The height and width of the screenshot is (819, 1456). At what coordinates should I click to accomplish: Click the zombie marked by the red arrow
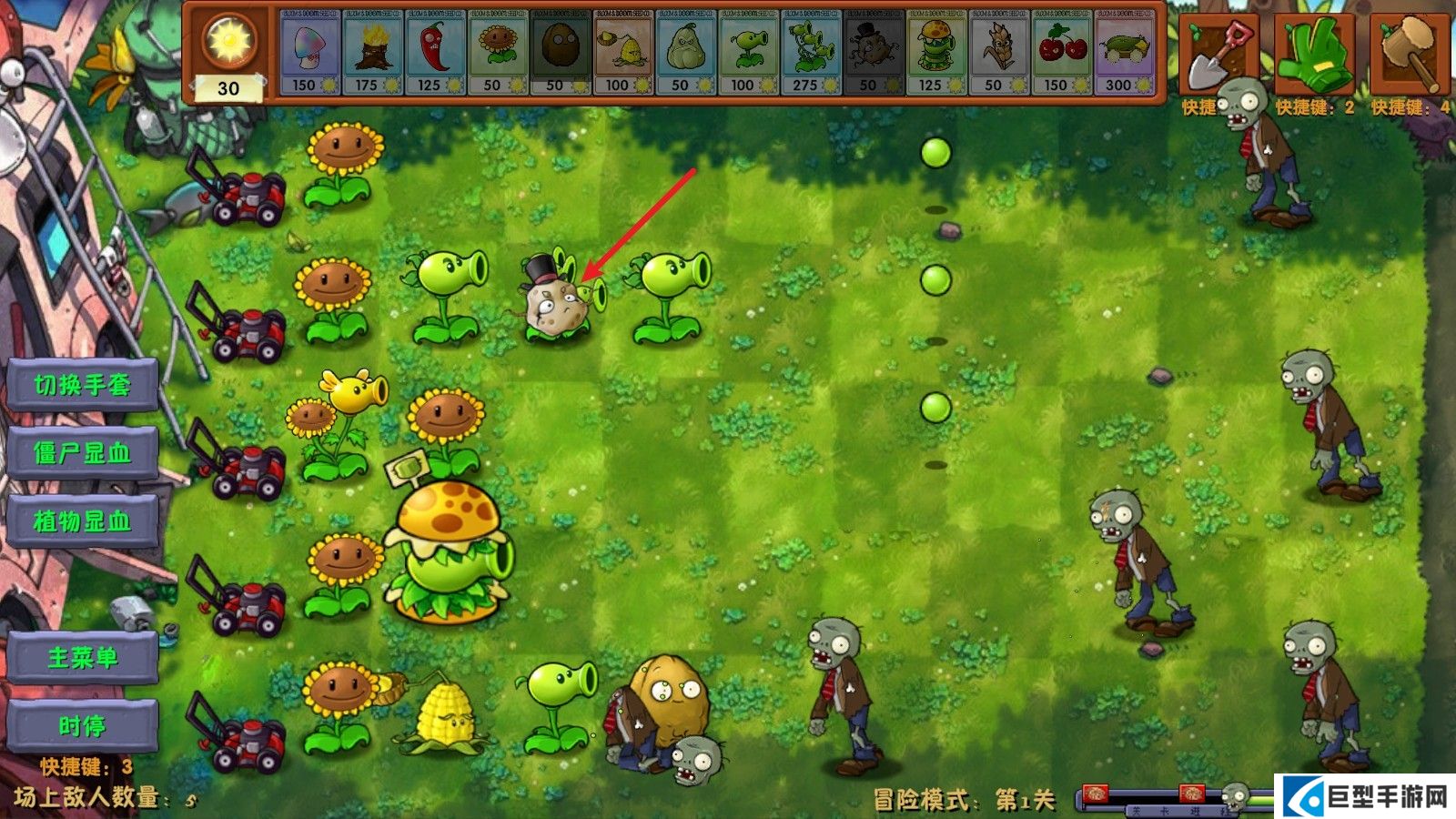point(555,305)
